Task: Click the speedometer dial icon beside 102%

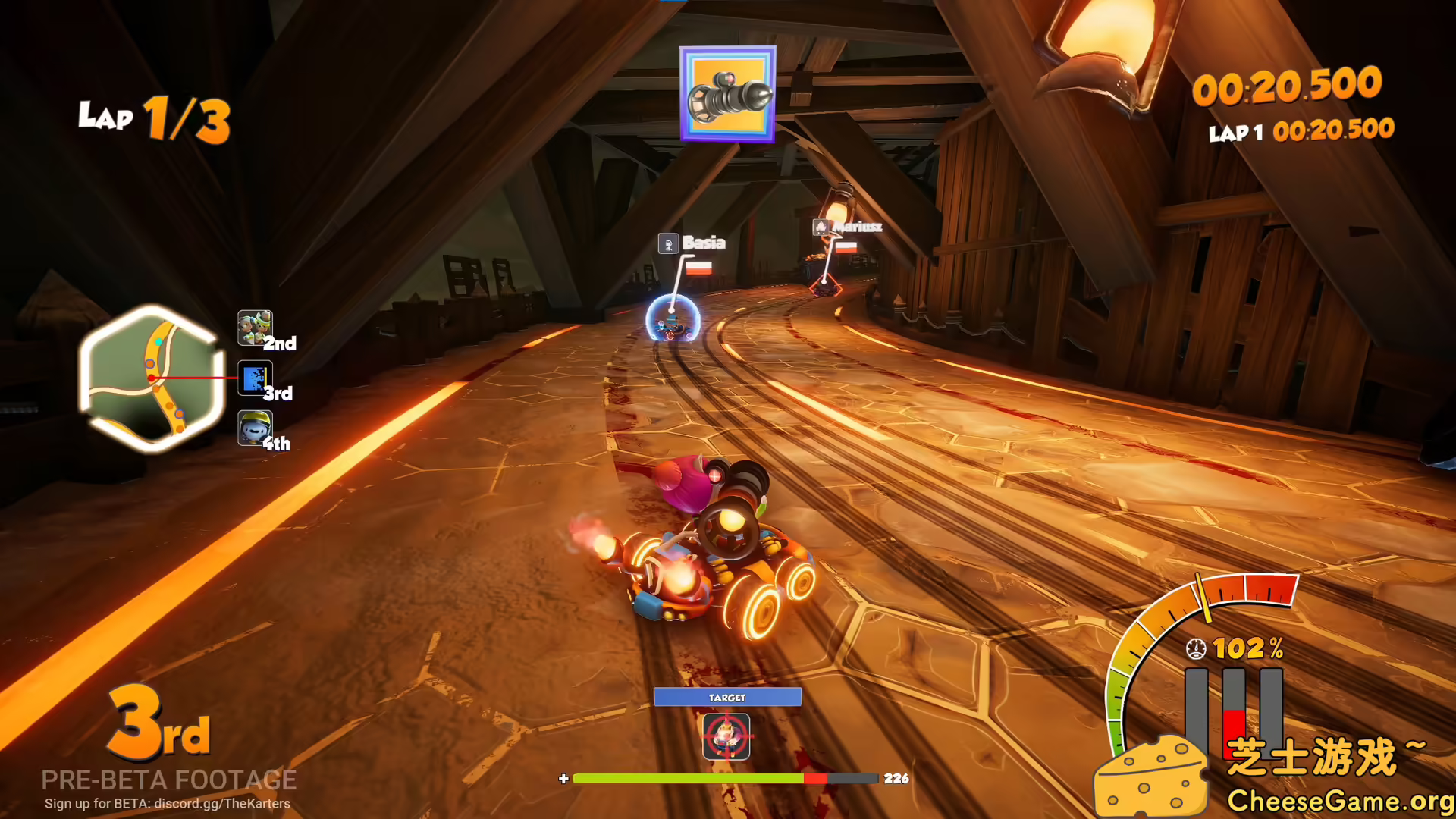Action: pyautogui.click(x=1196, y=648)
